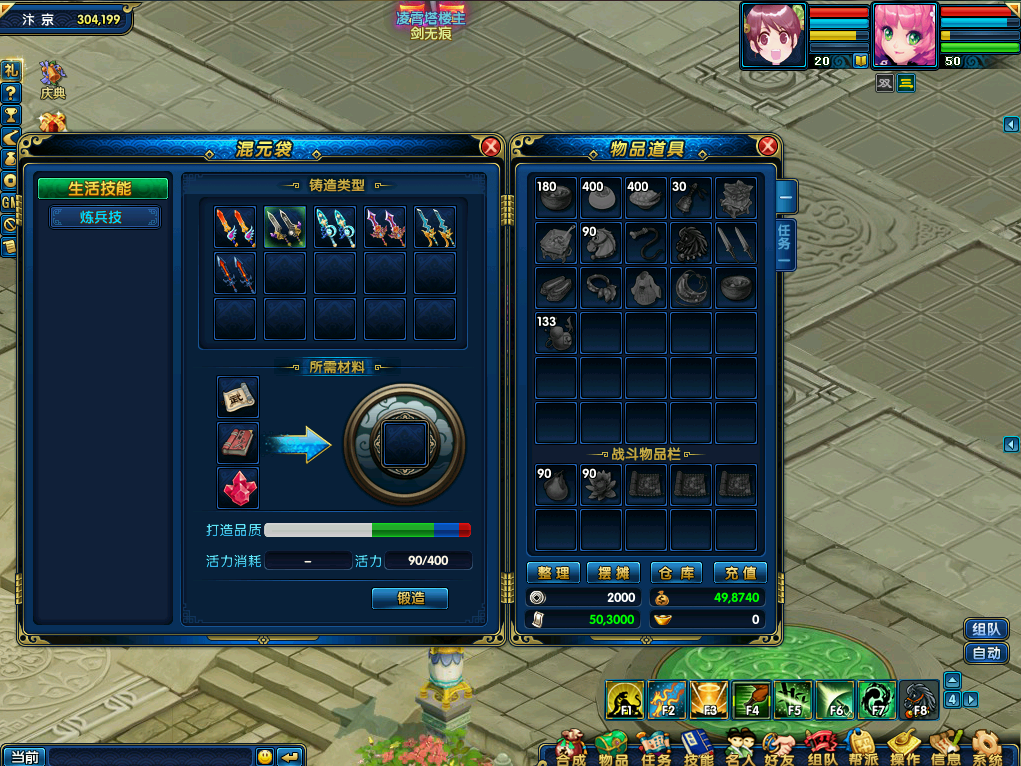Switch to the 生活技能 tab
The height and width of the screenshot is (766, 1021).
tap(101, 188)
